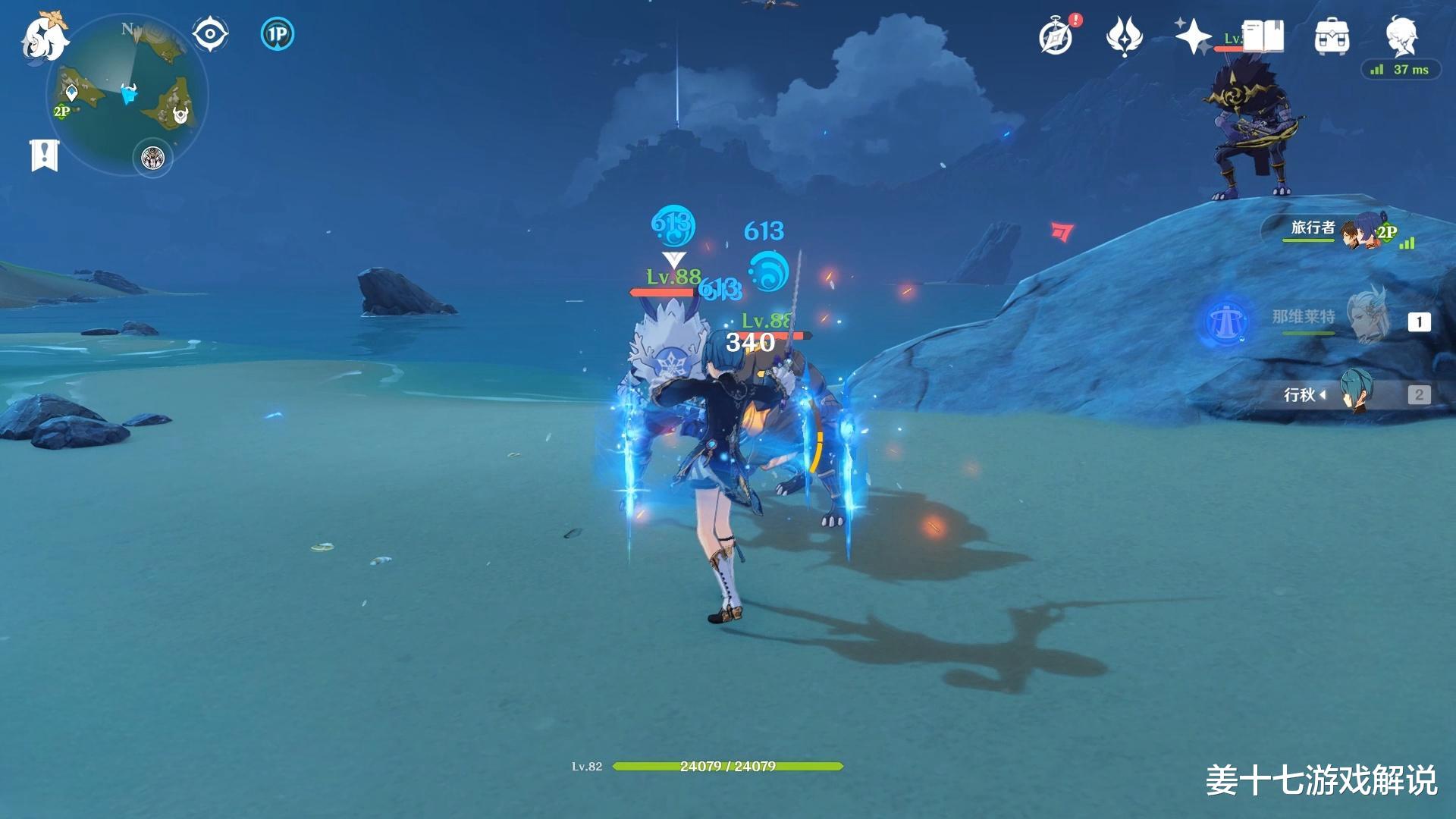
Task: Toggle the elemental sight eye icon
Action: tap(209, 34)
